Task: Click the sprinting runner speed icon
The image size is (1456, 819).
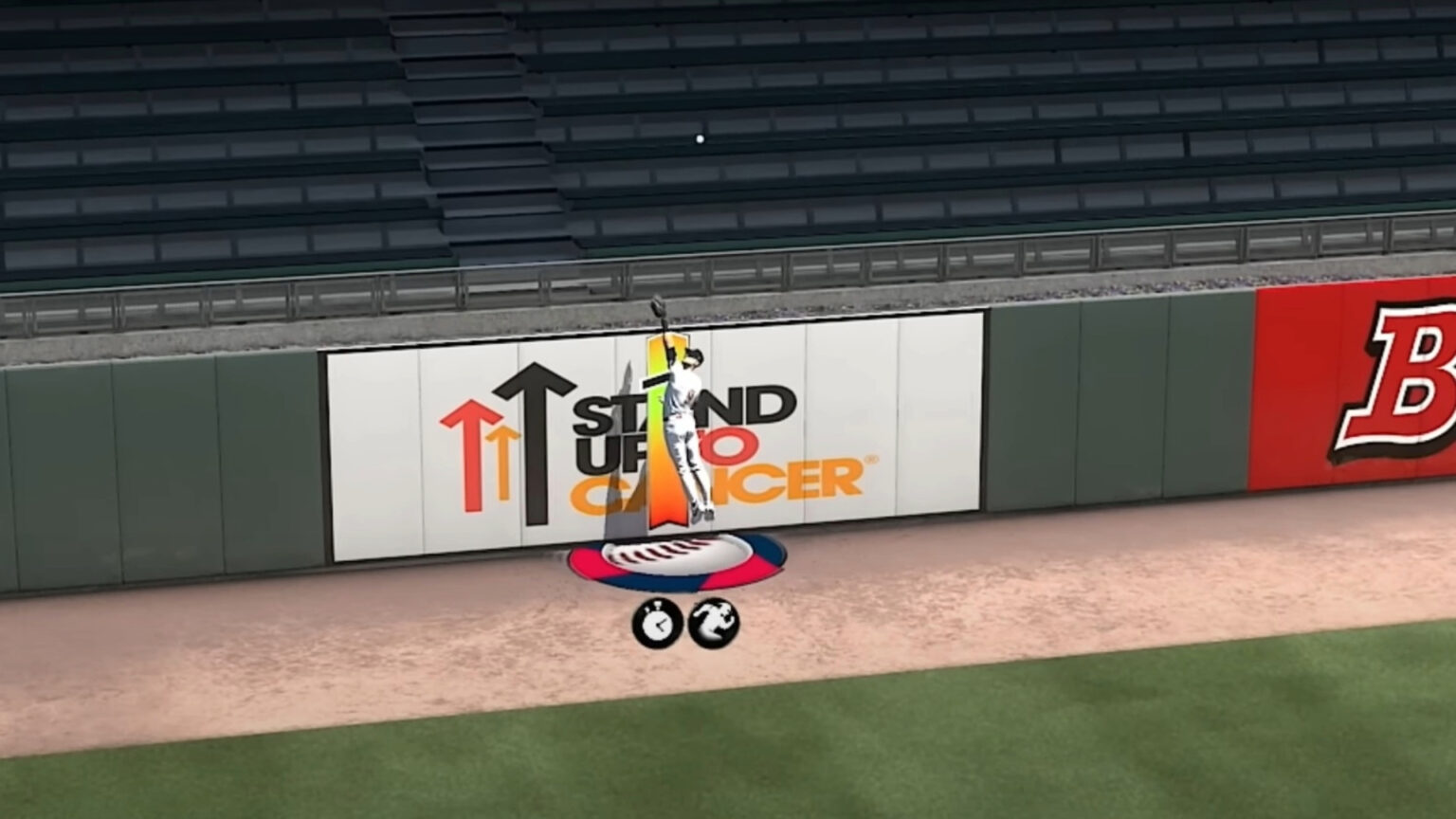Action: [718, 621]
